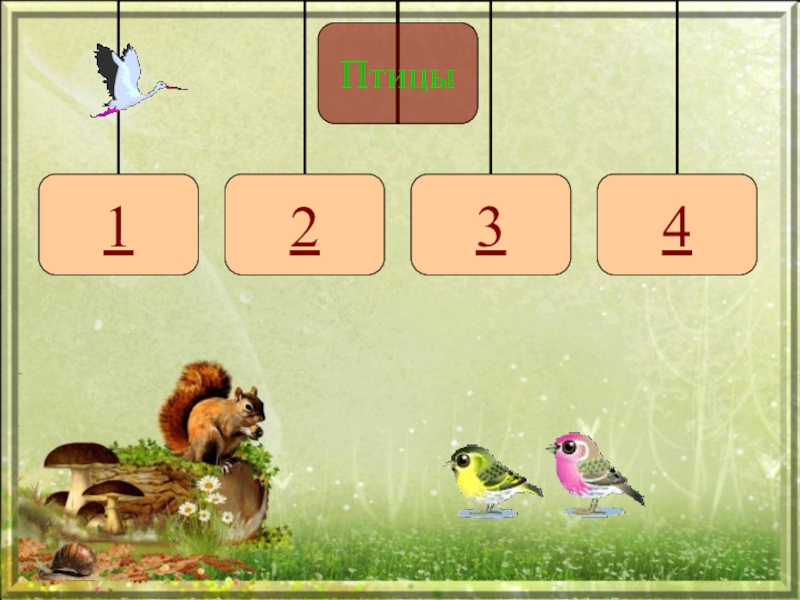Viewport: 800px width, 600px height.
Task: Select the card labeled 2
Action: pyautogui.click(x=304, y=225)
